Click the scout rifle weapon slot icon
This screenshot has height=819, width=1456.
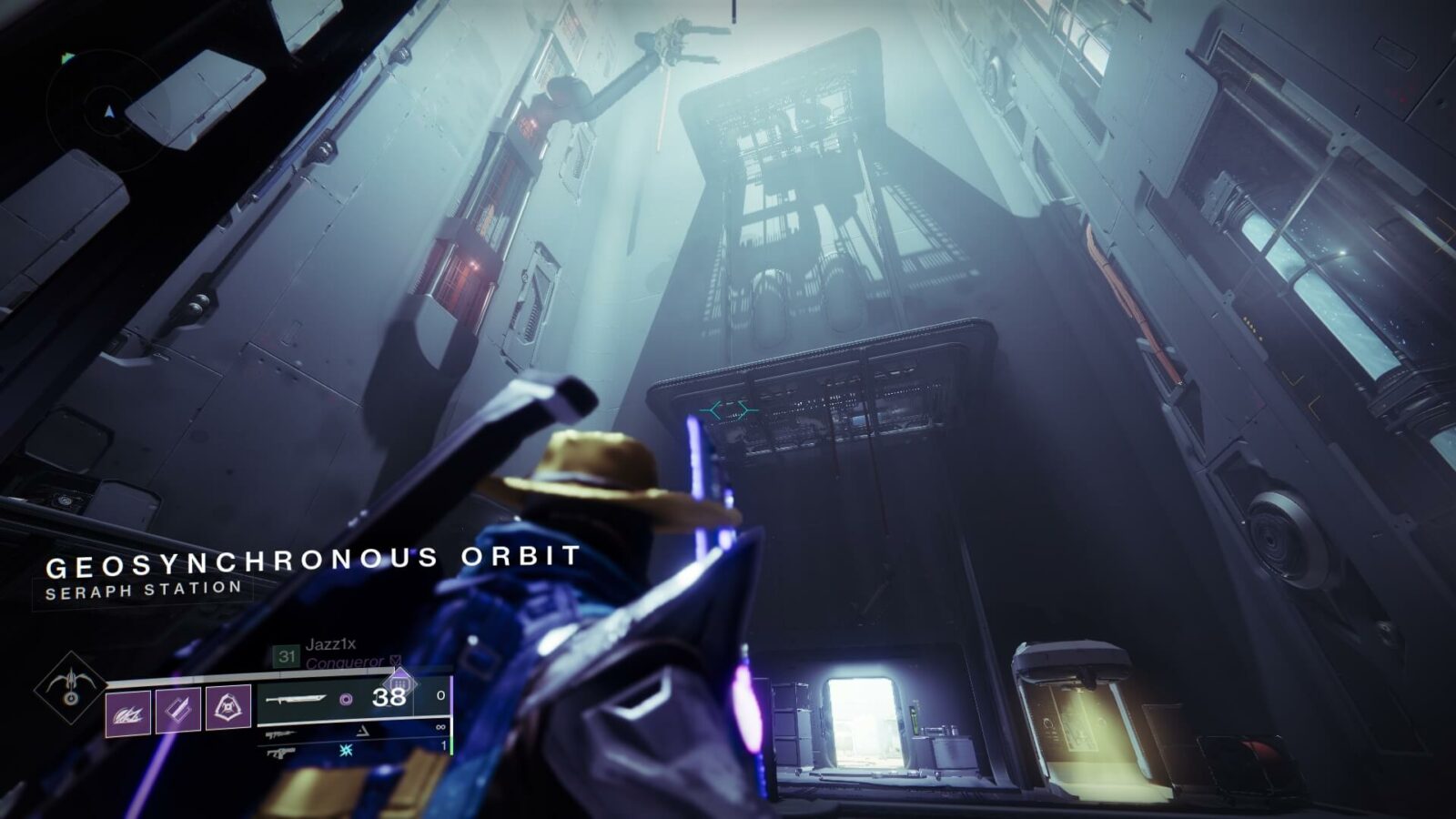pos(280,734)
